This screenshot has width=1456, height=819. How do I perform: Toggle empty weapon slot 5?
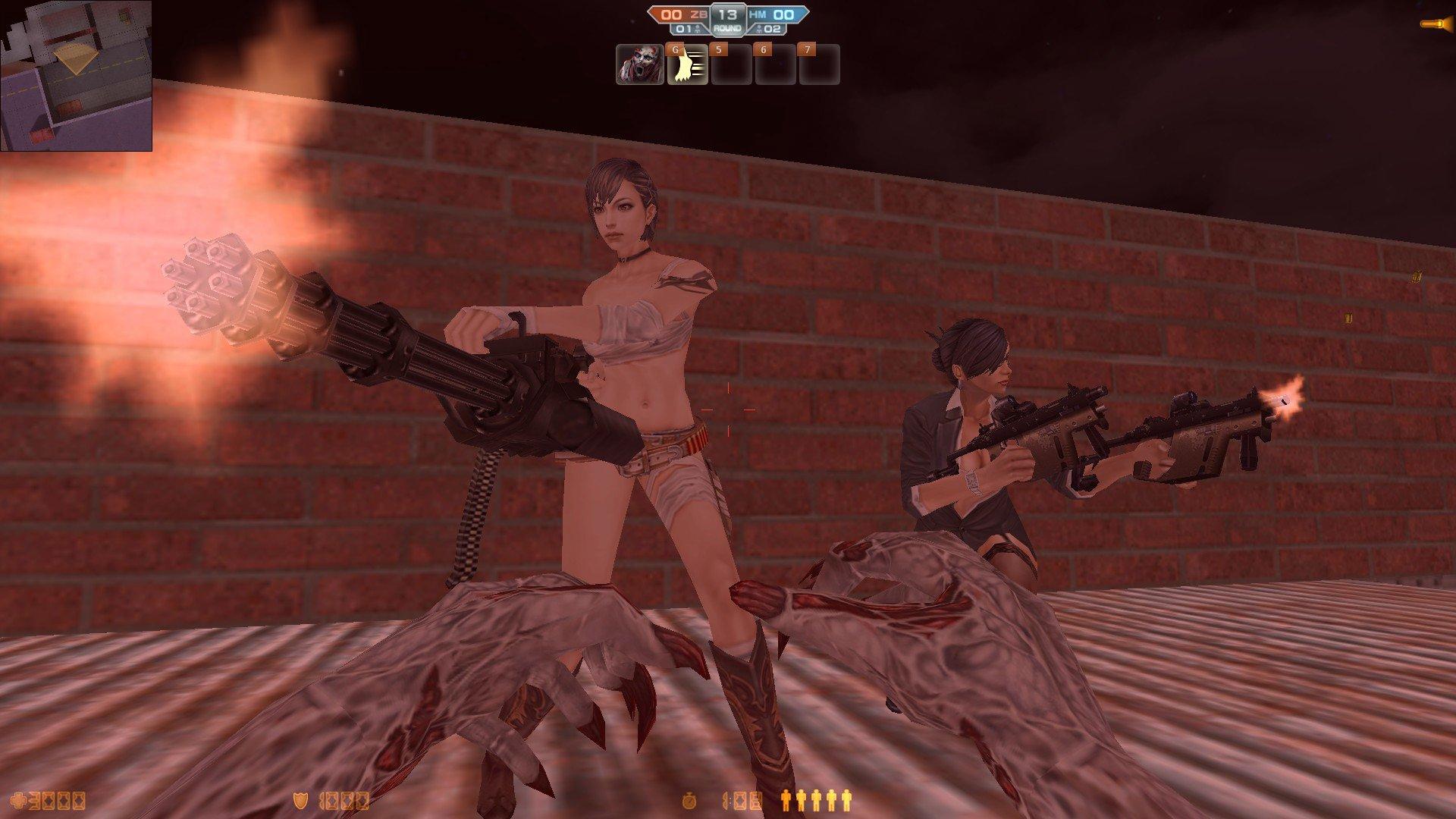click(x=732, y=67)
